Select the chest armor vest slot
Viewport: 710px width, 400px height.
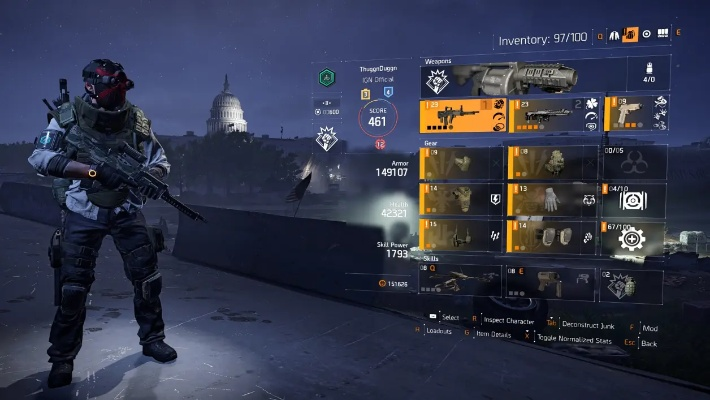click(462, 199)
